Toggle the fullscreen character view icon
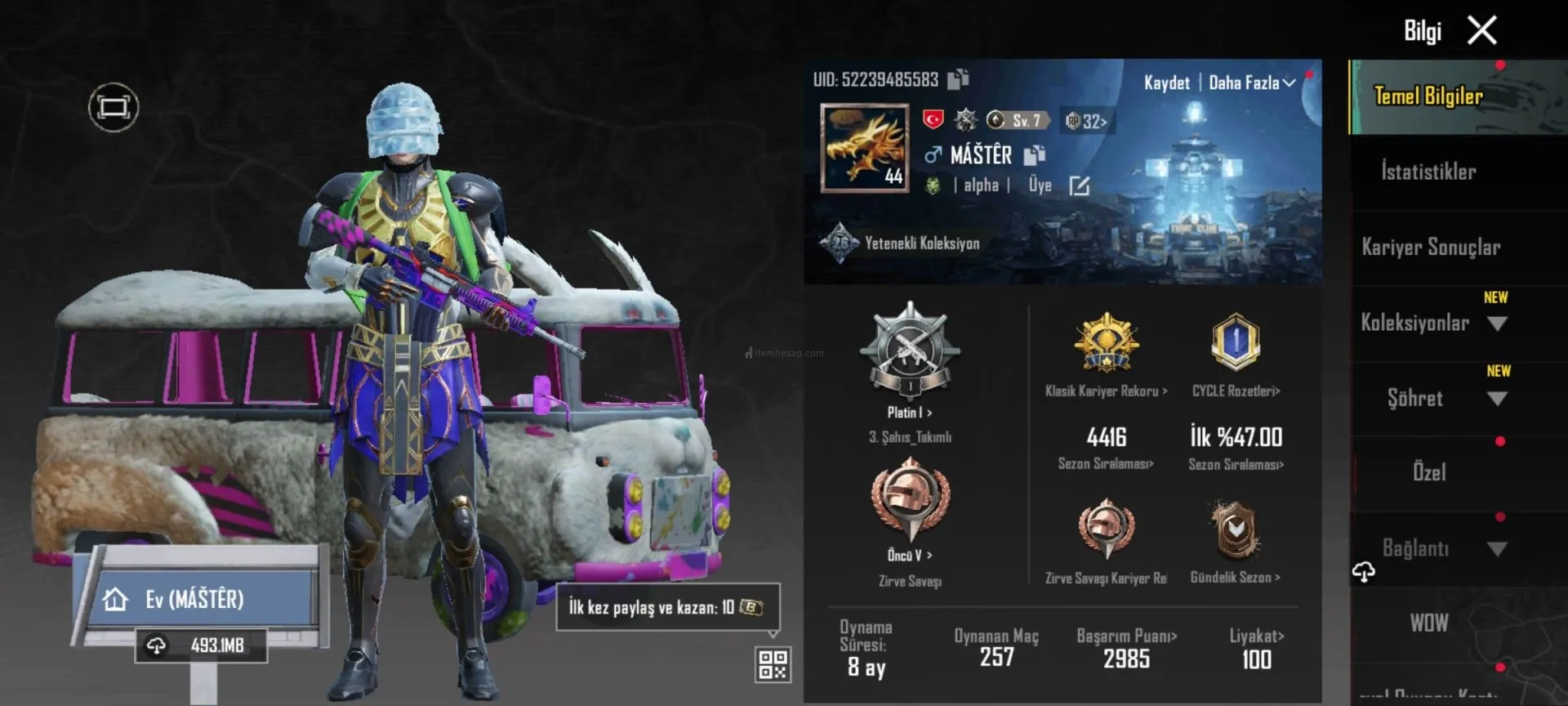This screenshot has height=706, width=1568. click(114, 107)
